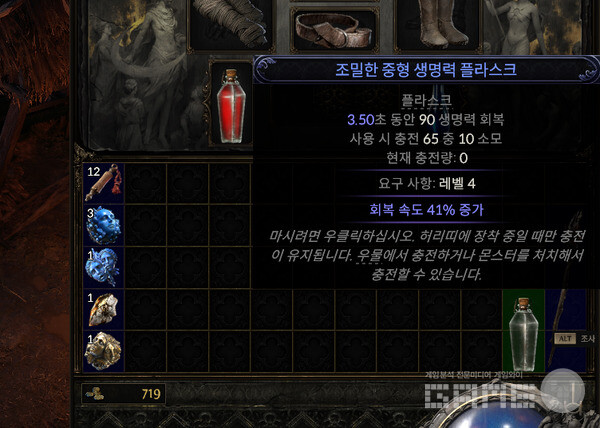Pick the golden carved-face orb

tap(103, 352)
